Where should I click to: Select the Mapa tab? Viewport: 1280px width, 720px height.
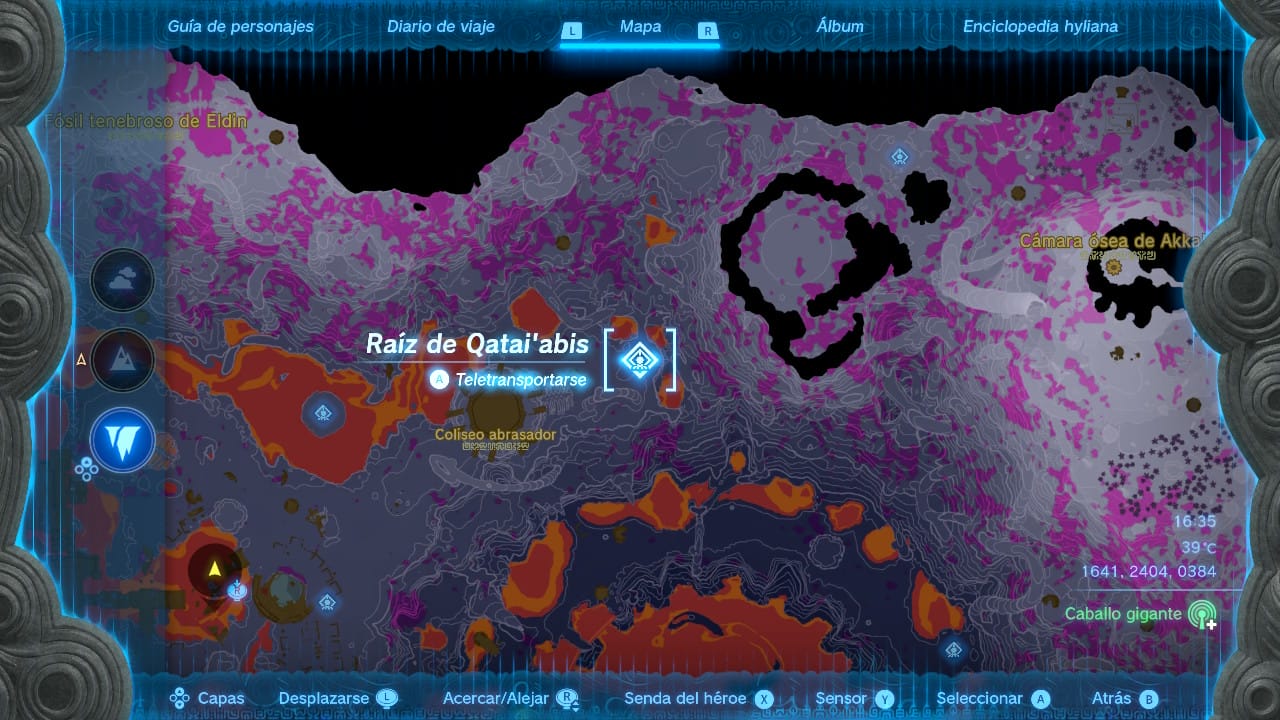(640, 27)
